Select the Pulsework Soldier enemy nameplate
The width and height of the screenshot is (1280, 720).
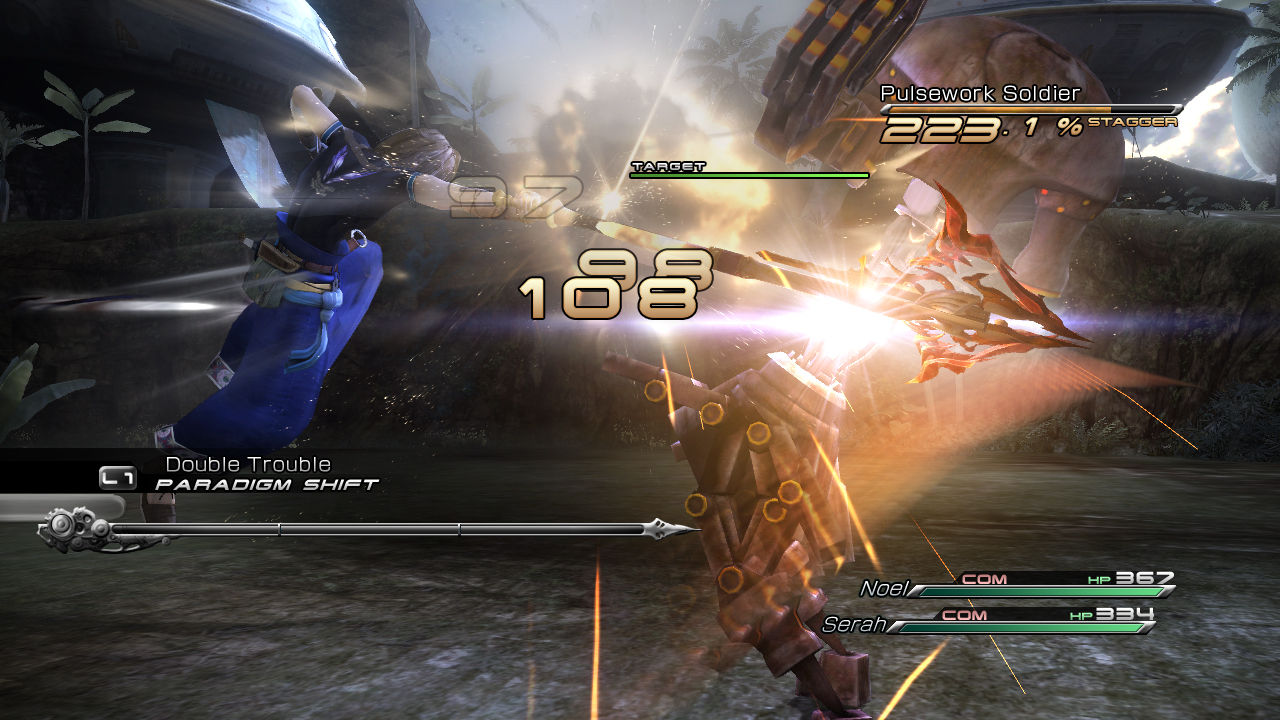point(980,94)
